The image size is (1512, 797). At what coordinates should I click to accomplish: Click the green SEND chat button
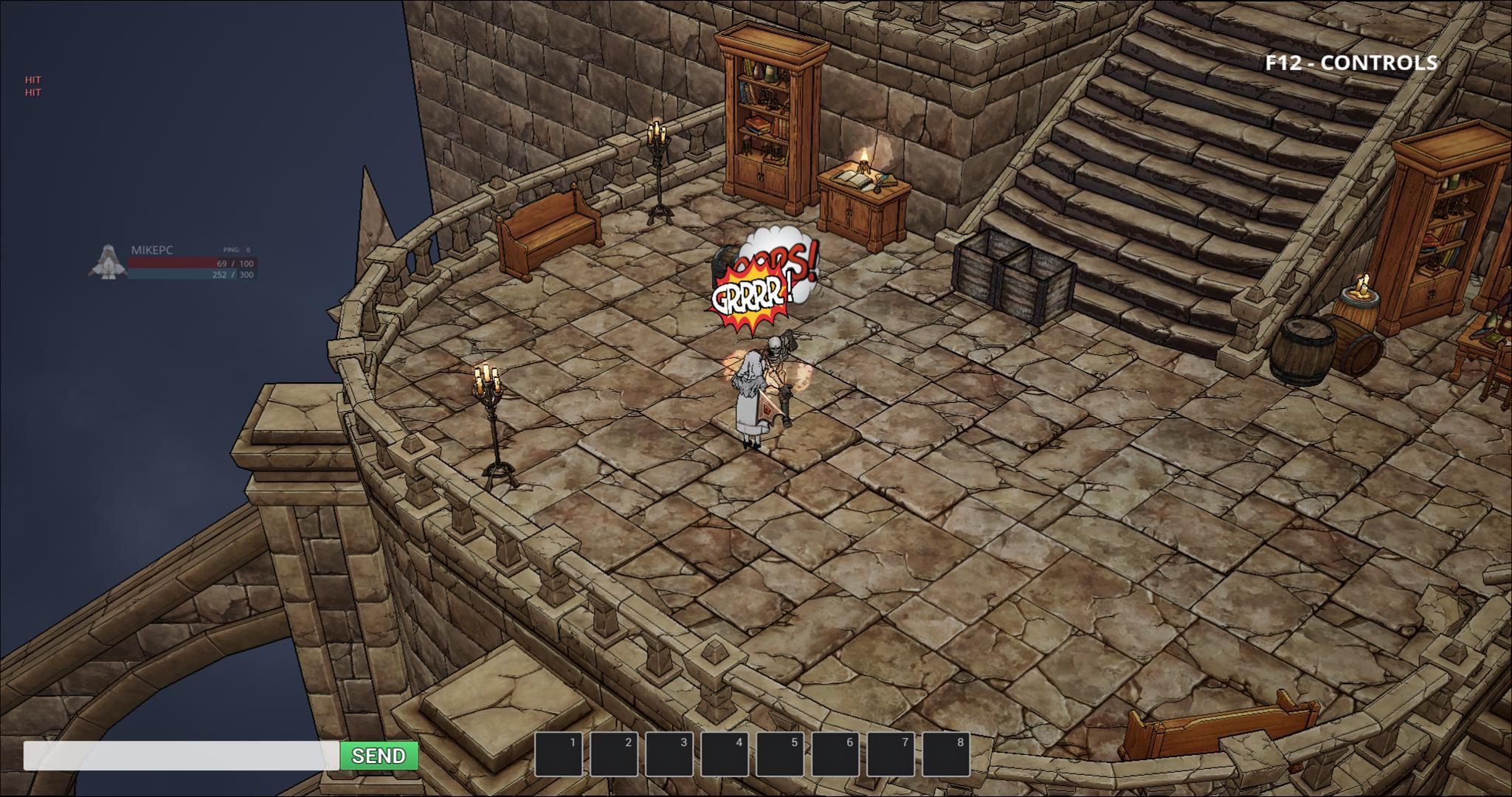click(x=379, y=756)
